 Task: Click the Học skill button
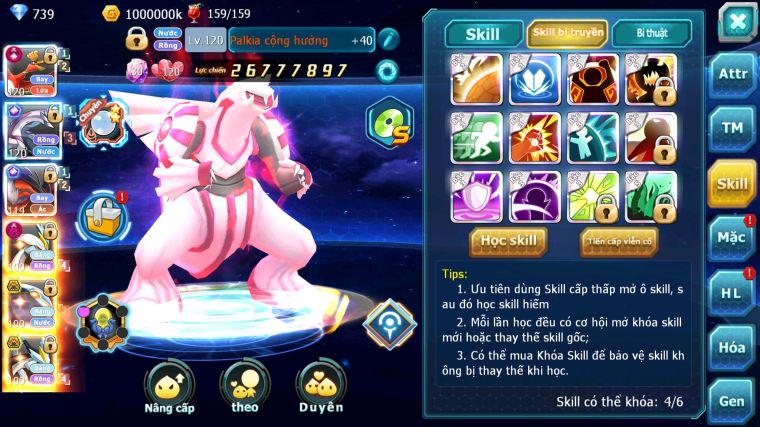508,240
